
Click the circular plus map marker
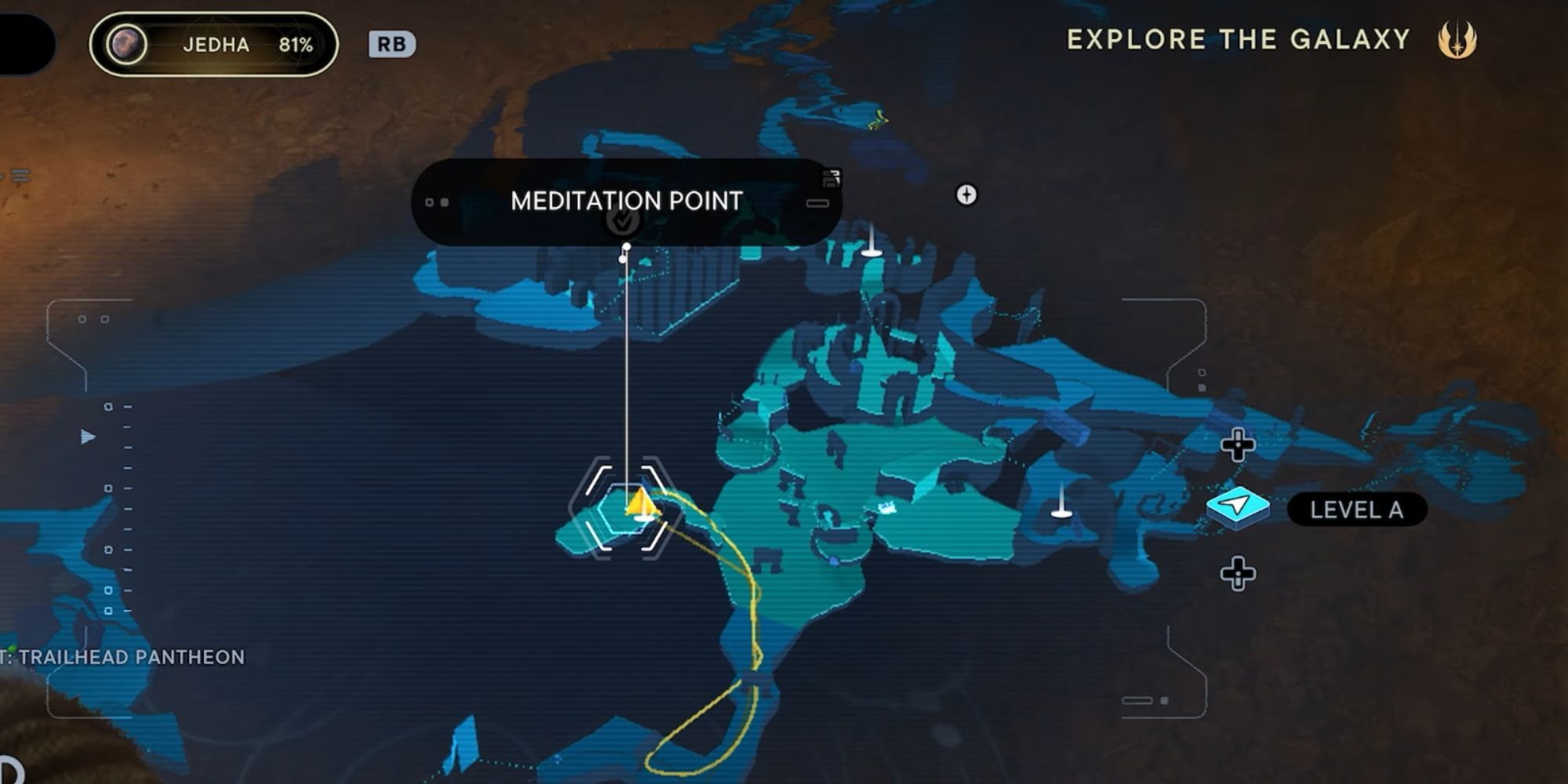[966, 194]
